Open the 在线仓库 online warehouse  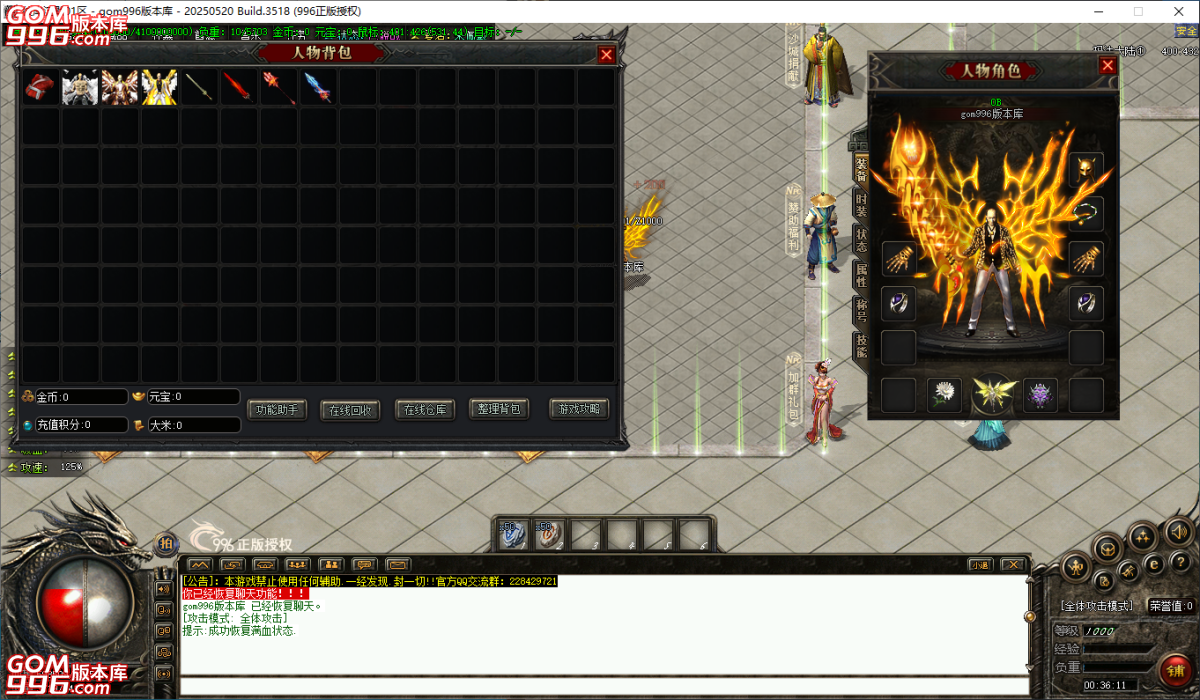point(426,410)
